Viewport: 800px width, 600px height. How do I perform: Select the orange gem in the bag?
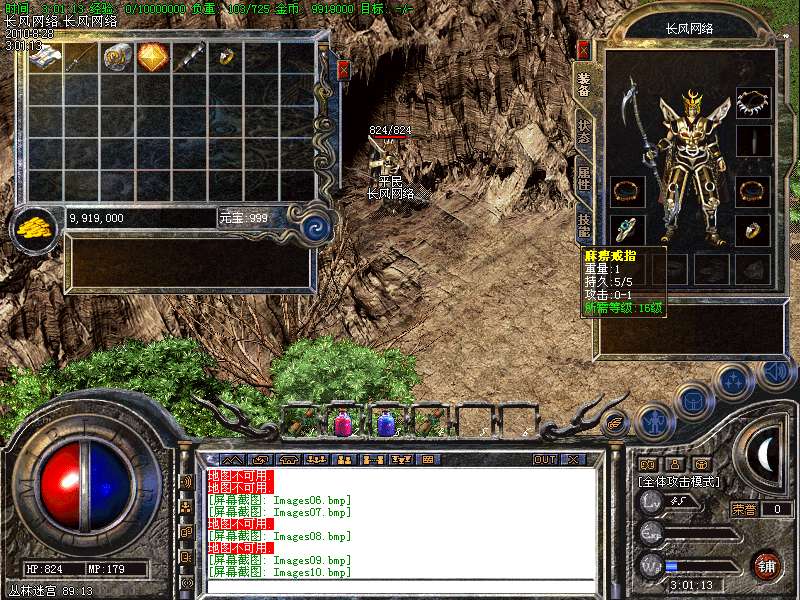coord(152,57)
